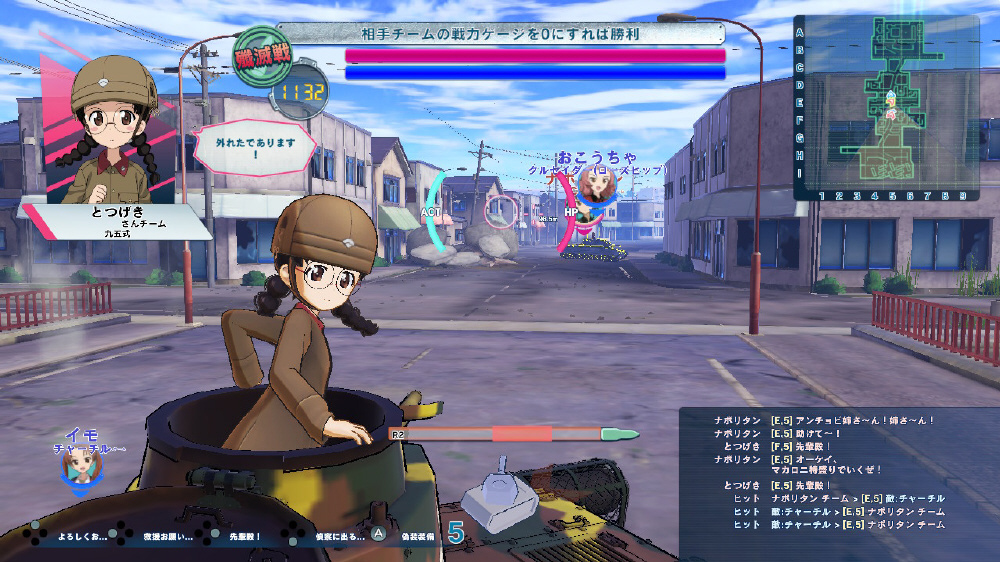1000x562 pixels.
Task: Activate the 偽装装備 camouflage item
Action: point(417,537)
